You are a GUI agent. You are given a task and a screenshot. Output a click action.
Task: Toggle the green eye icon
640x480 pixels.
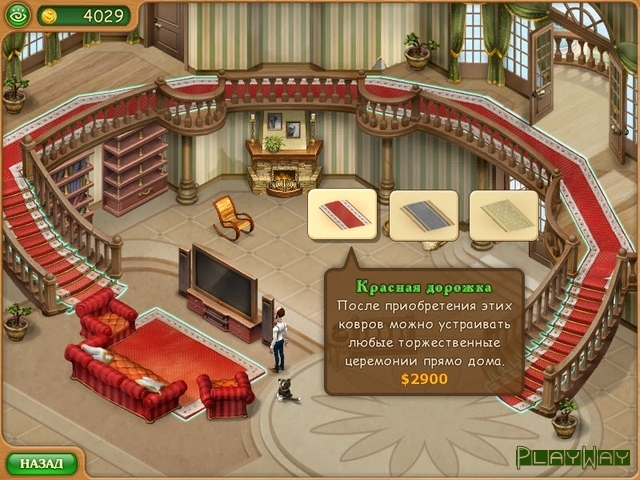tap(17, 16)
